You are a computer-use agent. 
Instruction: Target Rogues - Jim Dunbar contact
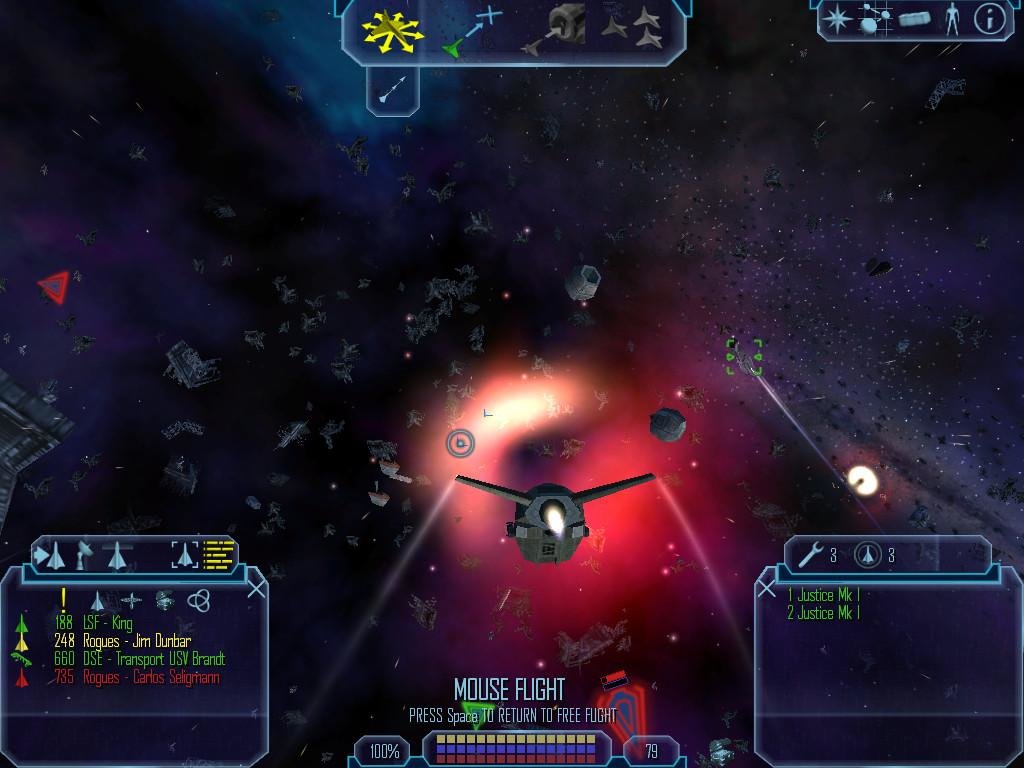(137, 642)
